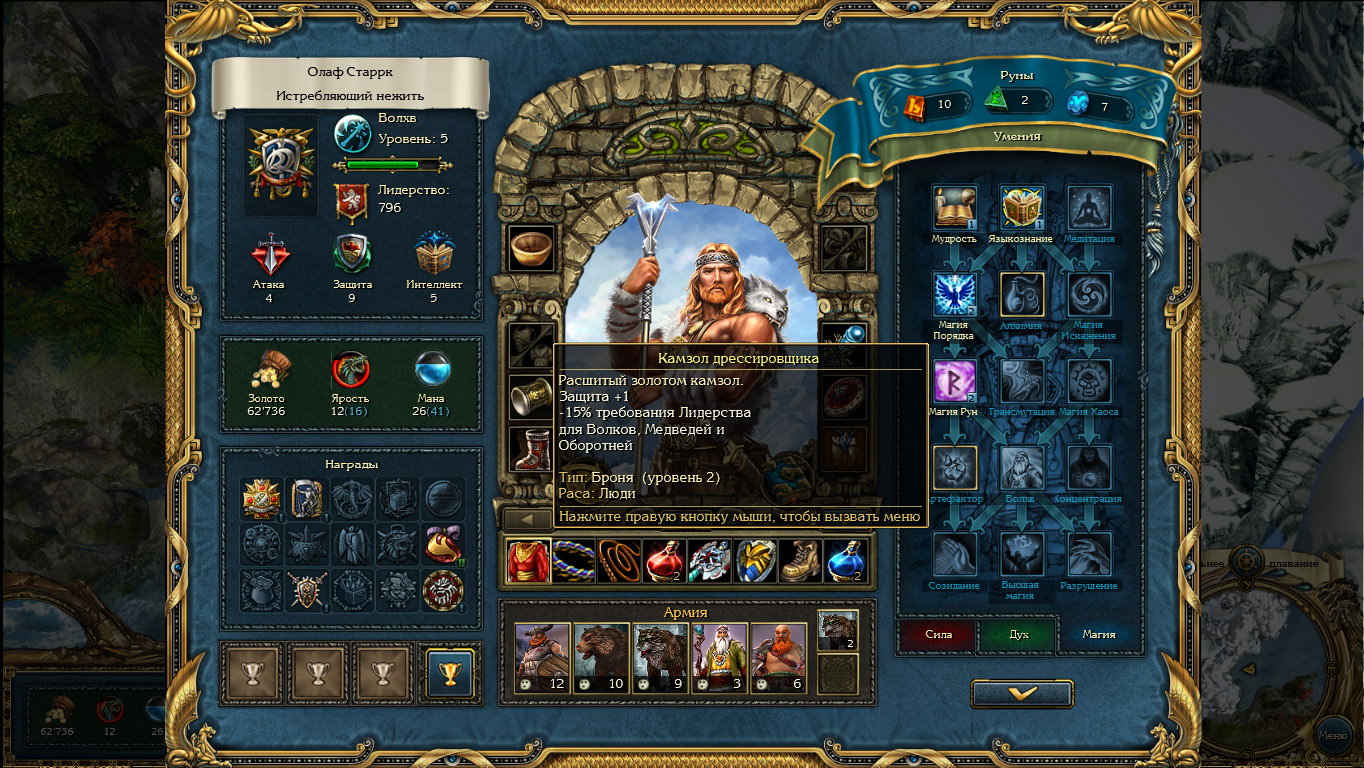1364x768 pixels.
Task: Switch to the Сила skill tab
Action: [937, 634]
